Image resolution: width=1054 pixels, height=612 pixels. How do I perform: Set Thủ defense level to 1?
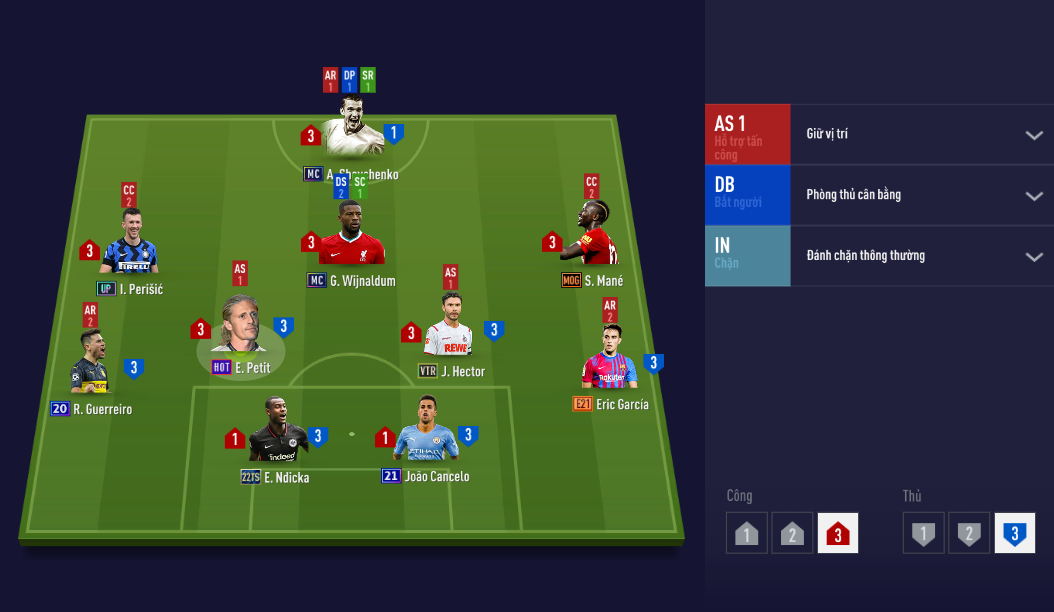click(923, 533)
